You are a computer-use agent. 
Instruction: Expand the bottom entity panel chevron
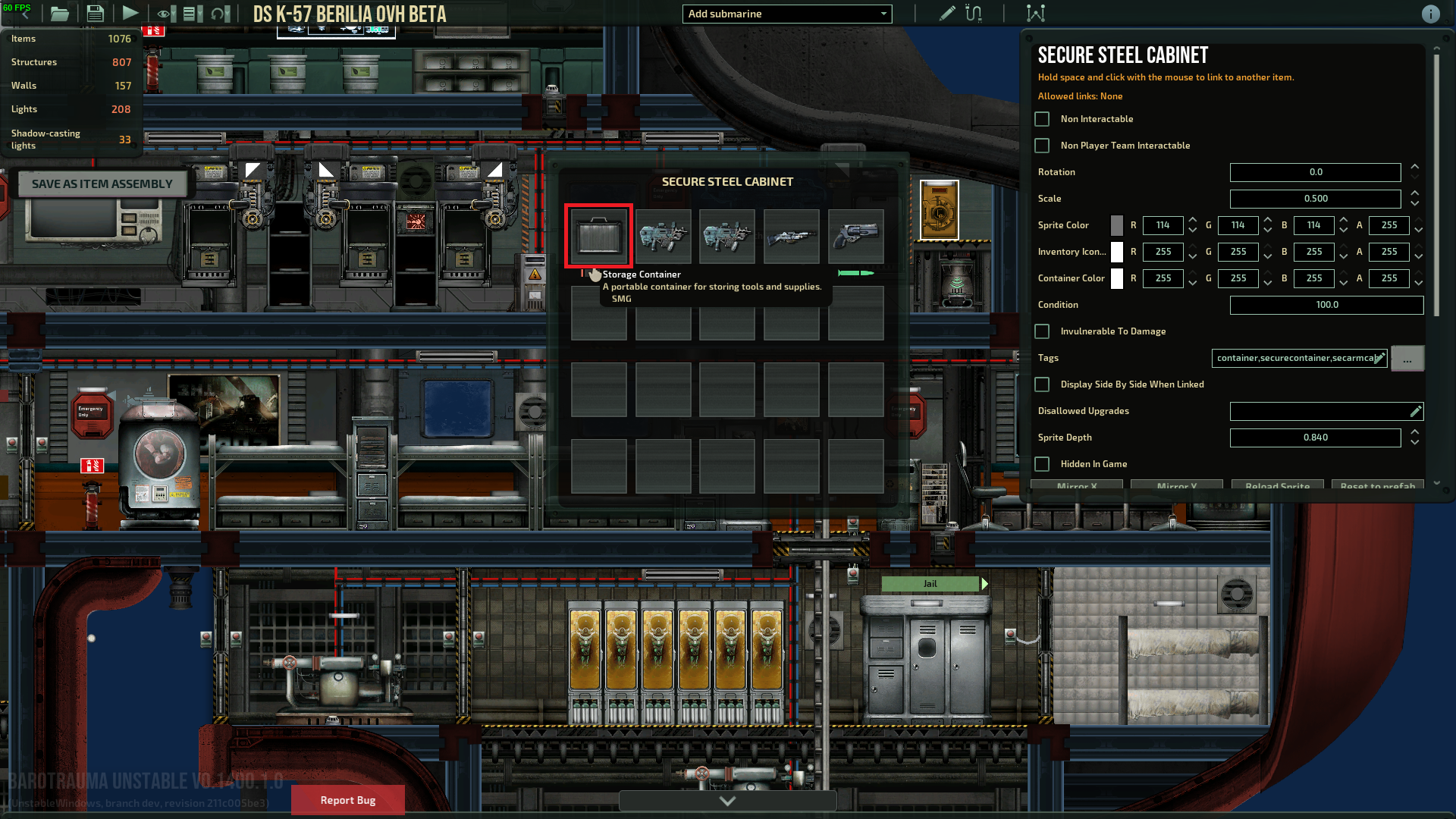pos(726,800)
